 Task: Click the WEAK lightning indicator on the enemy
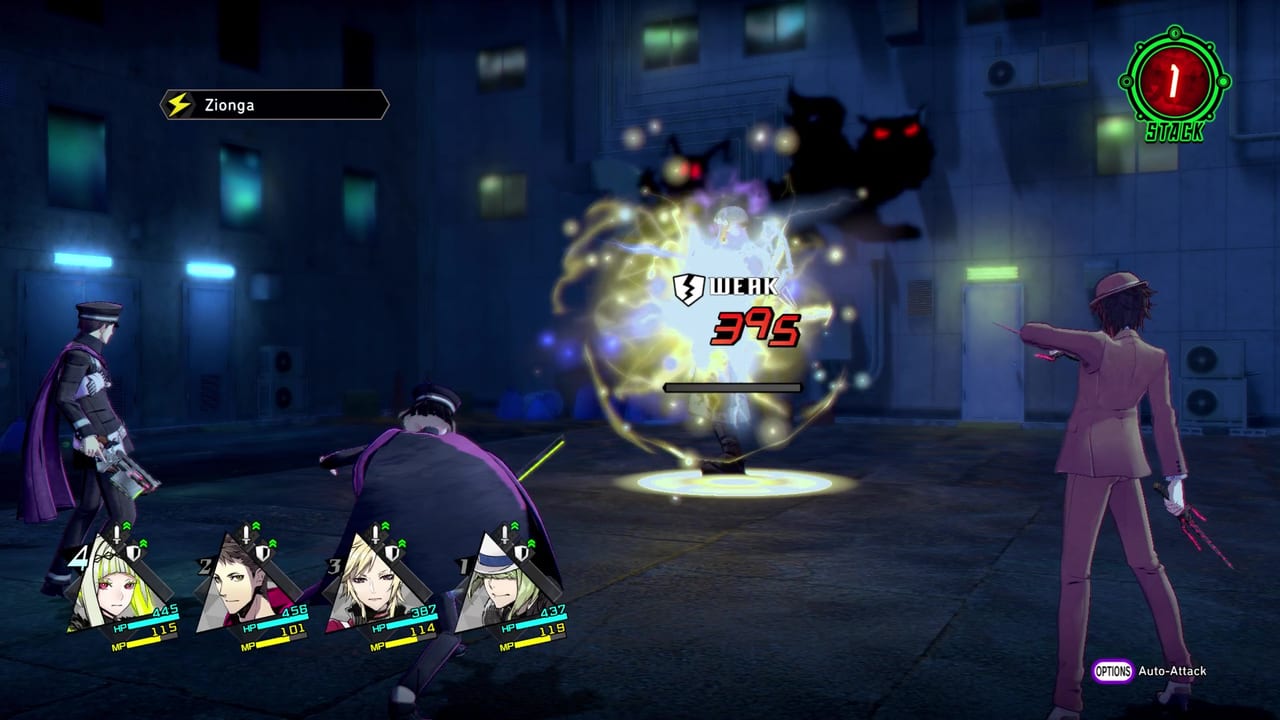coord(723,288)
